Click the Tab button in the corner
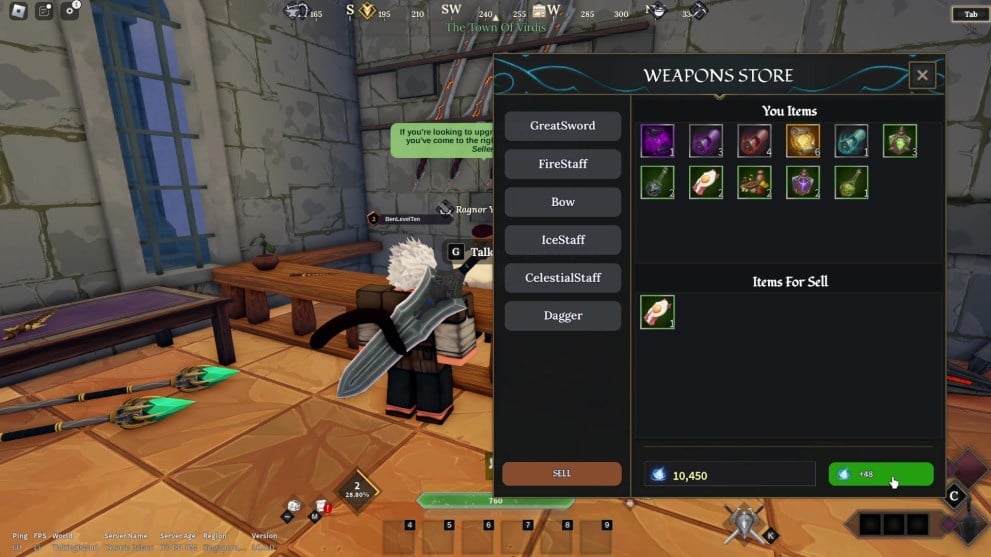991x557 pixels. coord(970,14)
